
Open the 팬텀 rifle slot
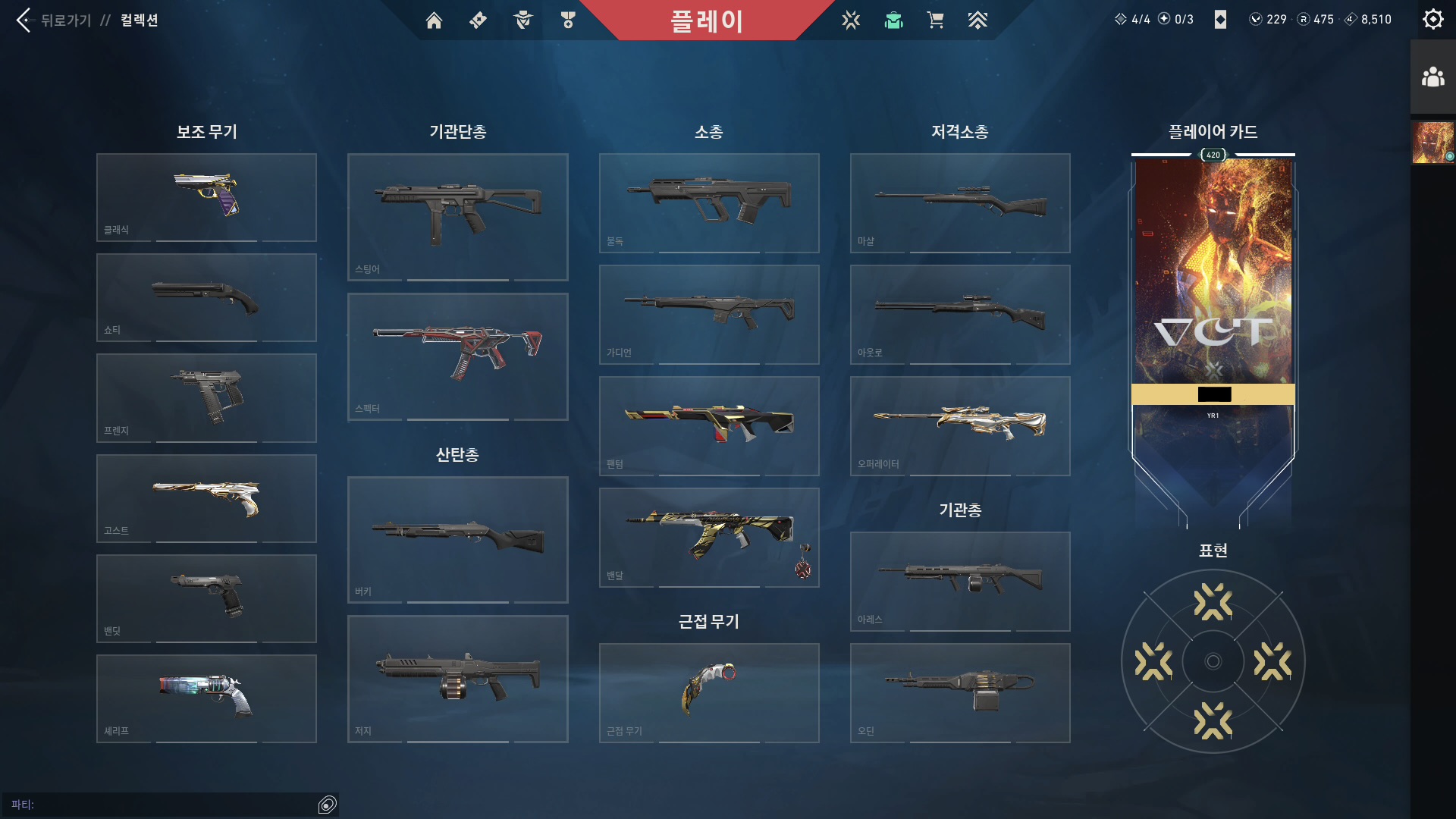(x=709, y=425)
